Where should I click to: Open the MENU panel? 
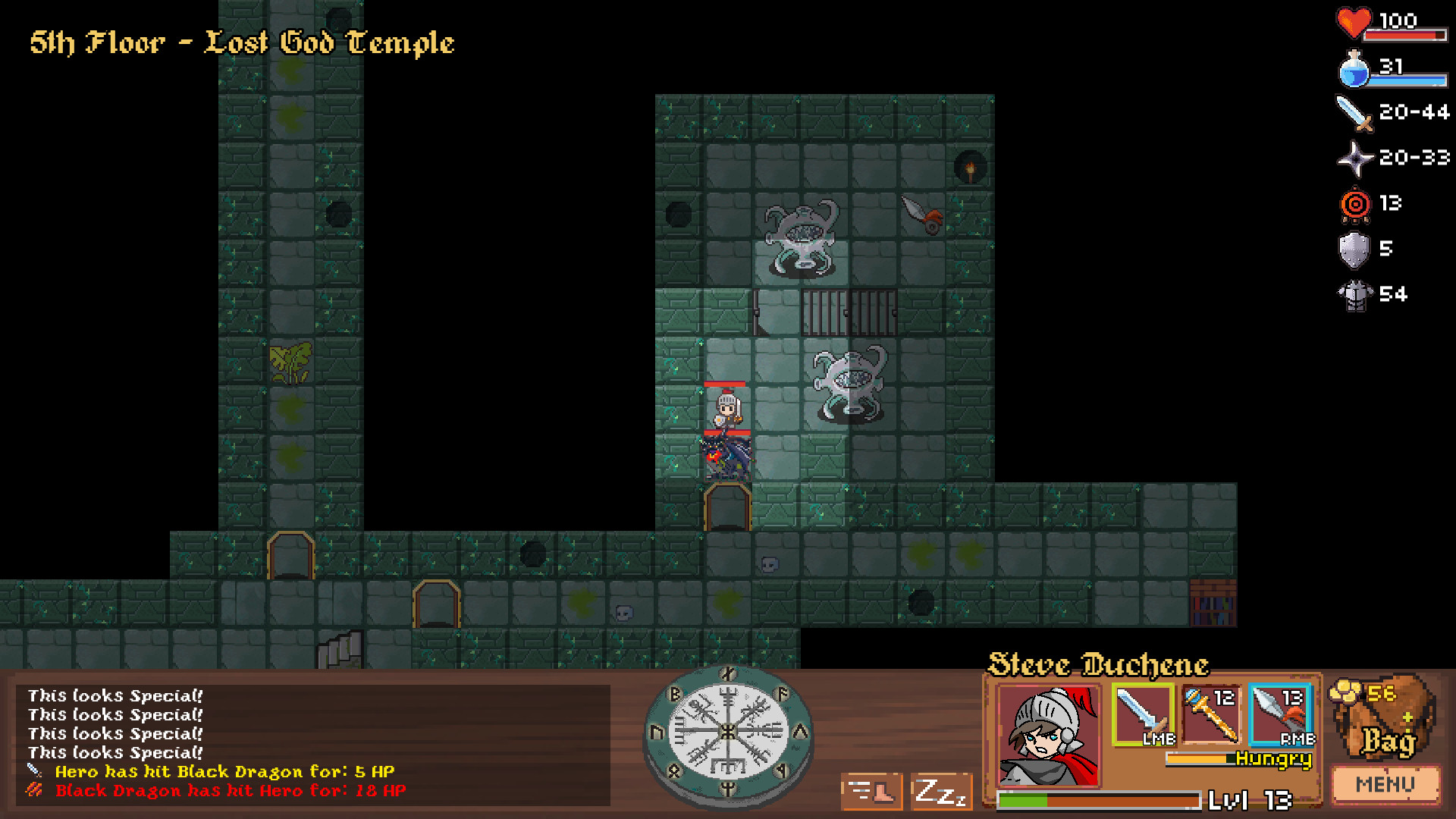click(1385, 783)
